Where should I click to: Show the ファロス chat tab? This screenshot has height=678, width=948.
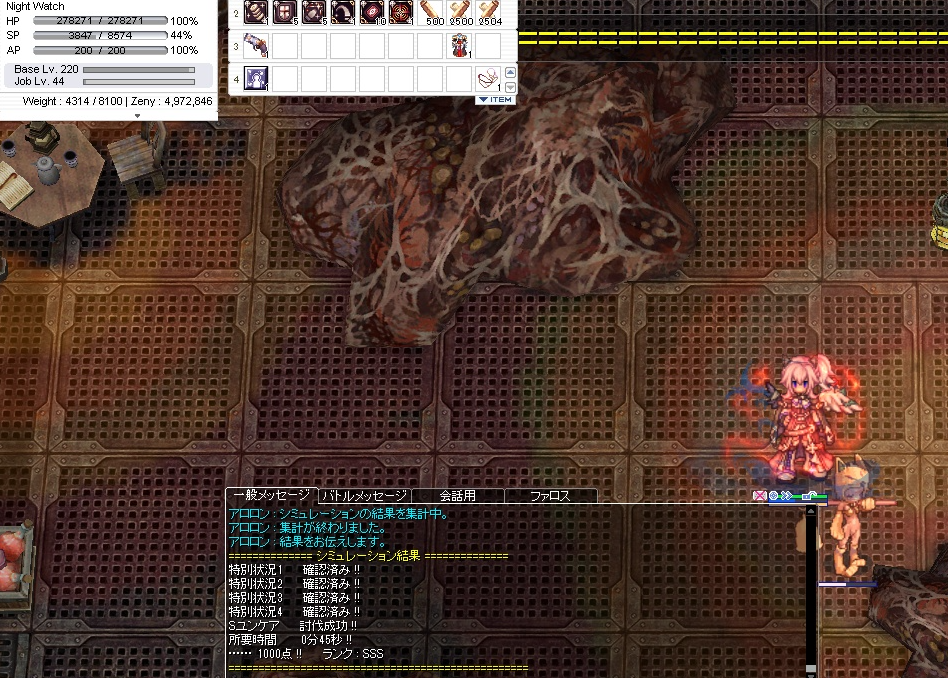(550, 496)
